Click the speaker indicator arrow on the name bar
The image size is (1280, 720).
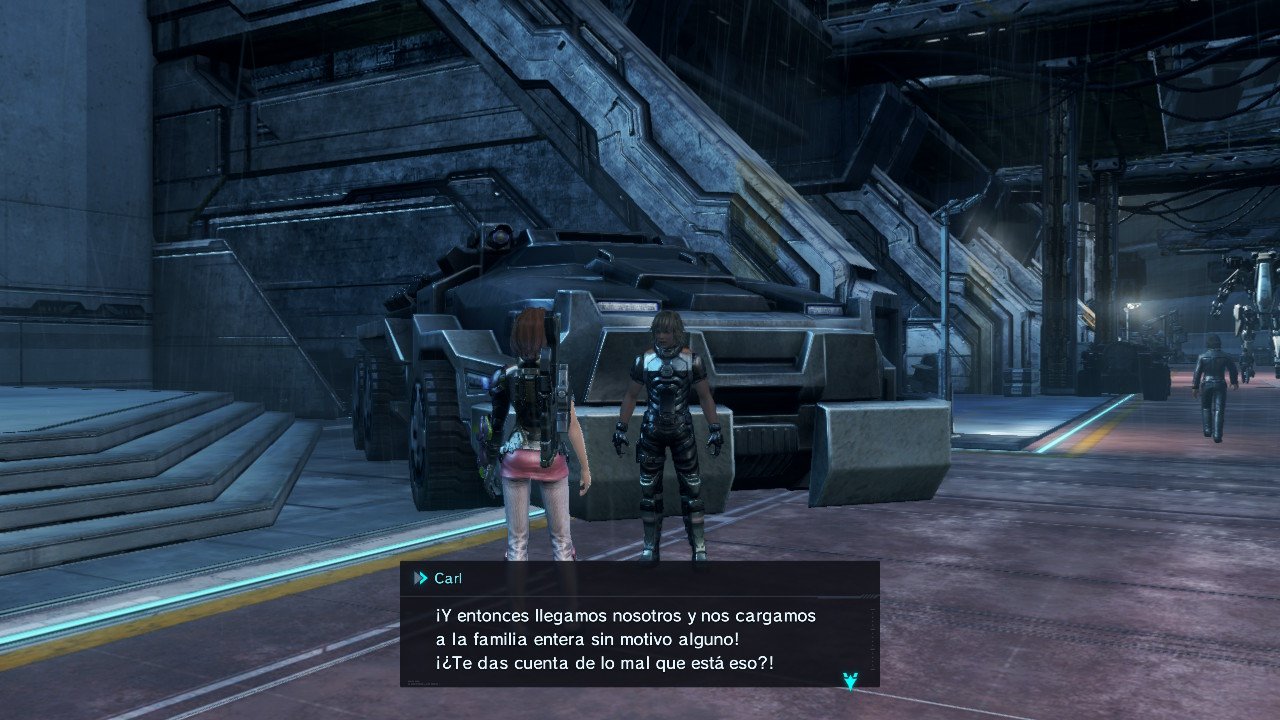point(418,577)
